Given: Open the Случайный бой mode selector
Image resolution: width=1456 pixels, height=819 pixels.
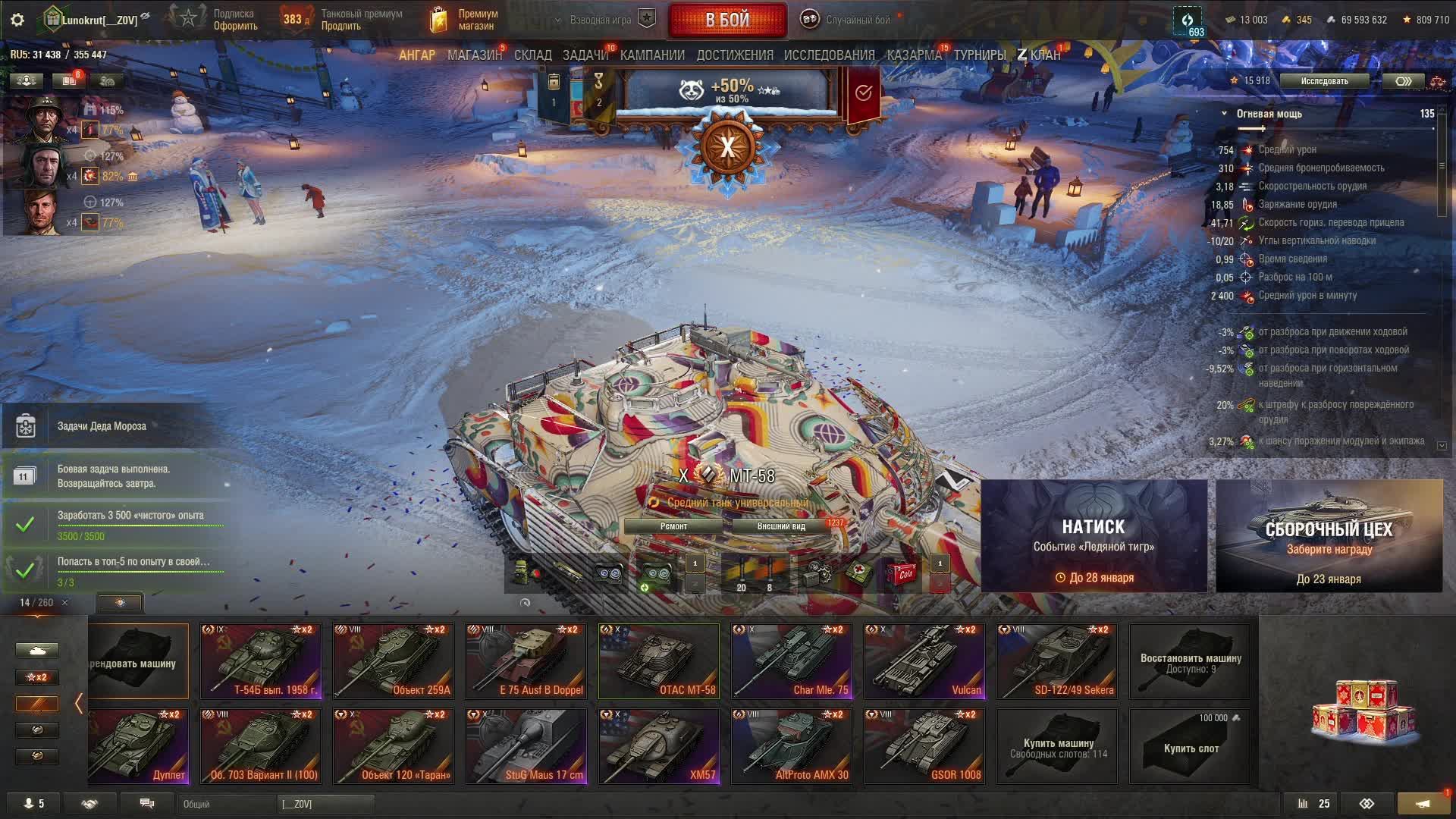Looking at the screenshot, I should 848,20.
